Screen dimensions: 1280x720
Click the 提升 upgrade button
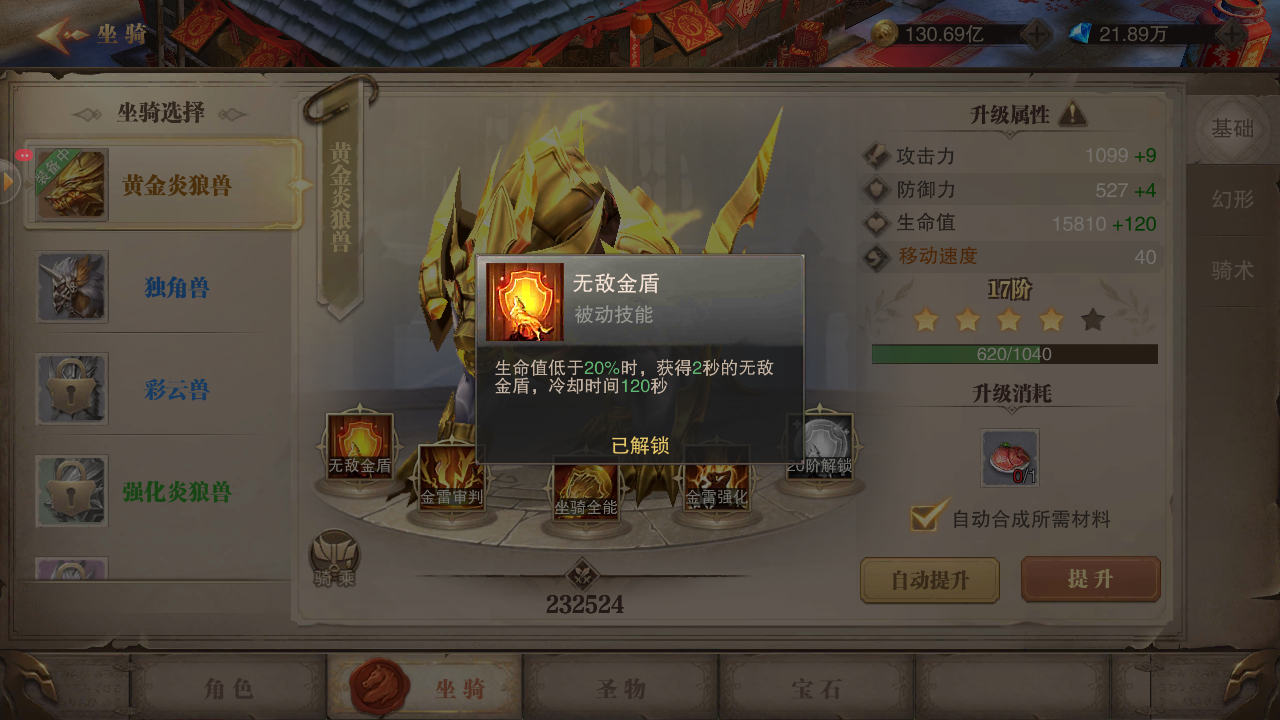point(1090,580)
